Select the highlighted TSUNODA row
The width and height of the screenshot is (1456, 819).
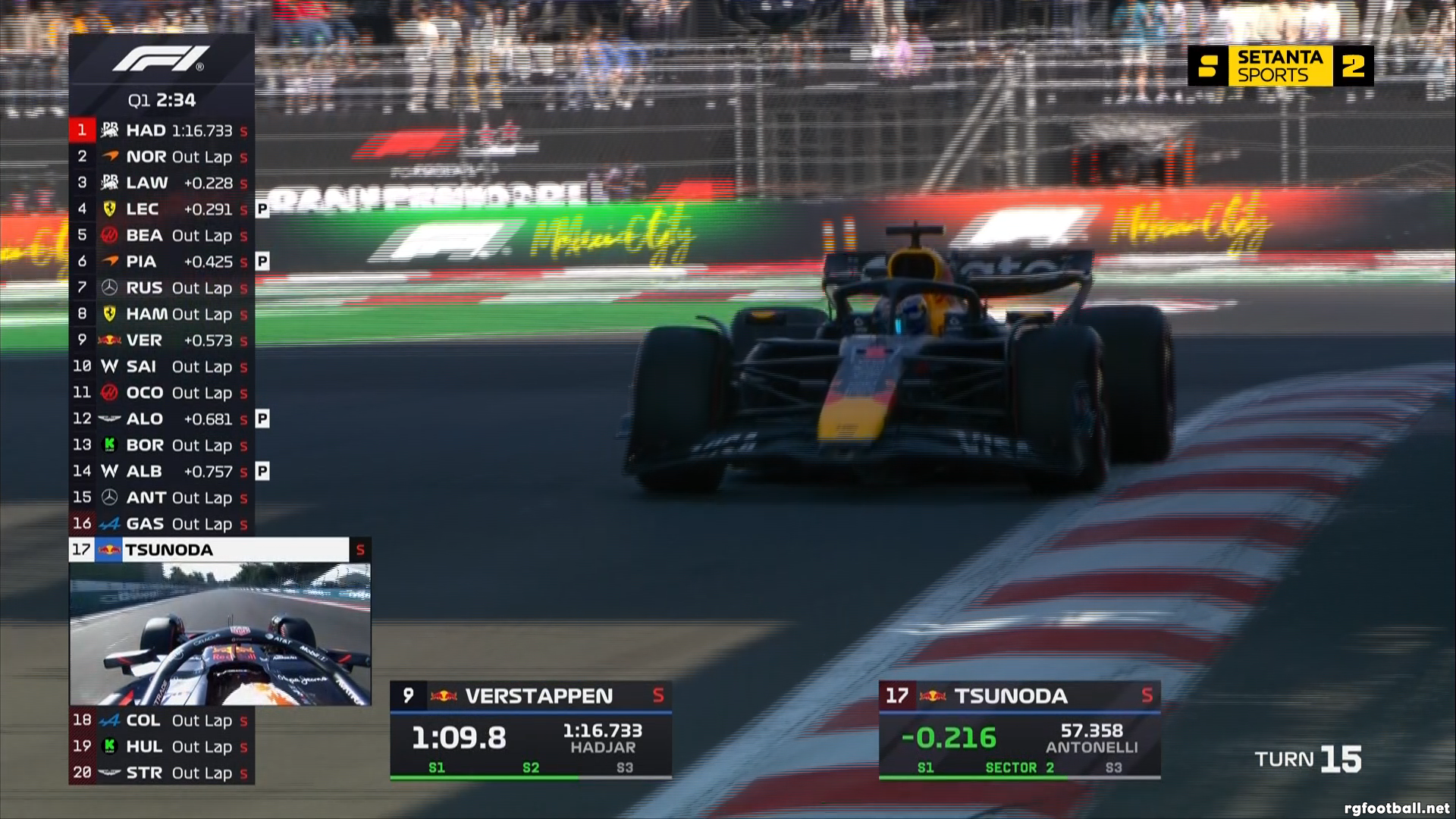tap(220, 550)
